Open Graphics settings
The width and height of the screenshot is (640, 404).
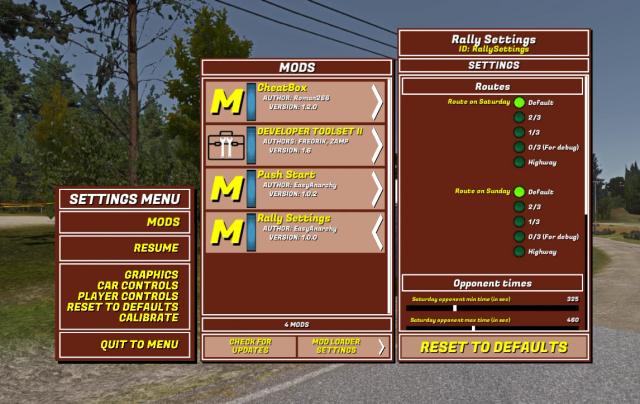point(152,274)
